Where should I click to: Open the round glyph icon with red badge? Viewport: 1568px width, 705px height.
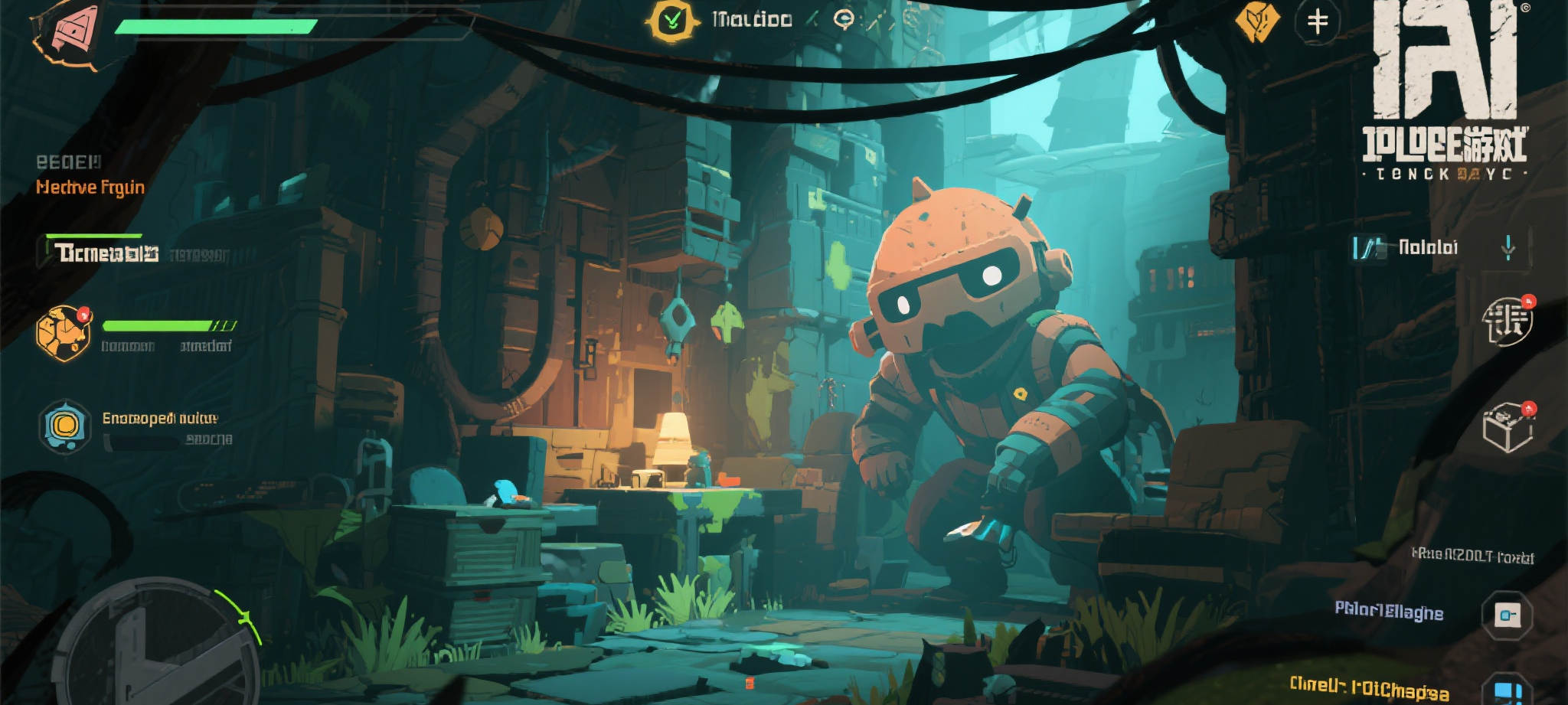[1507, 321]
